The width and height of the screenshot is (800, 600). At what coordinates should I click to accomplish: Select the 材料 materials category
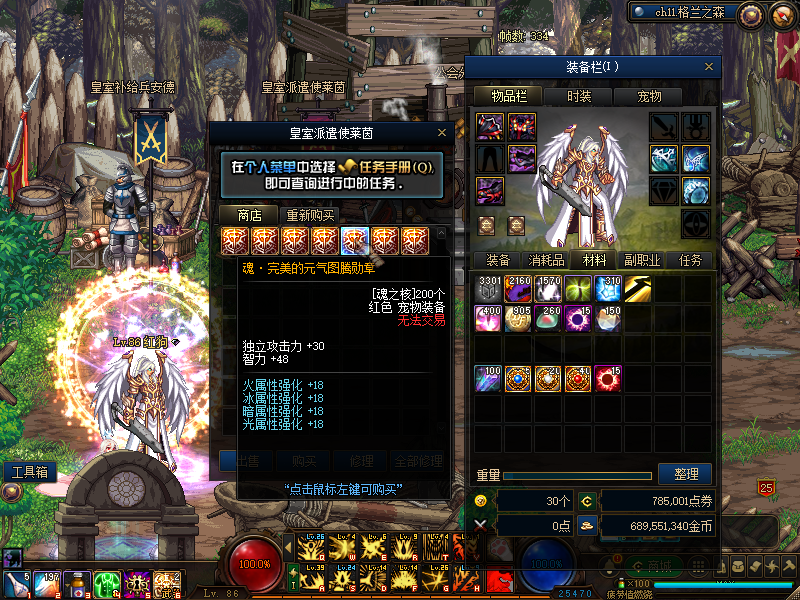[595, 260]
